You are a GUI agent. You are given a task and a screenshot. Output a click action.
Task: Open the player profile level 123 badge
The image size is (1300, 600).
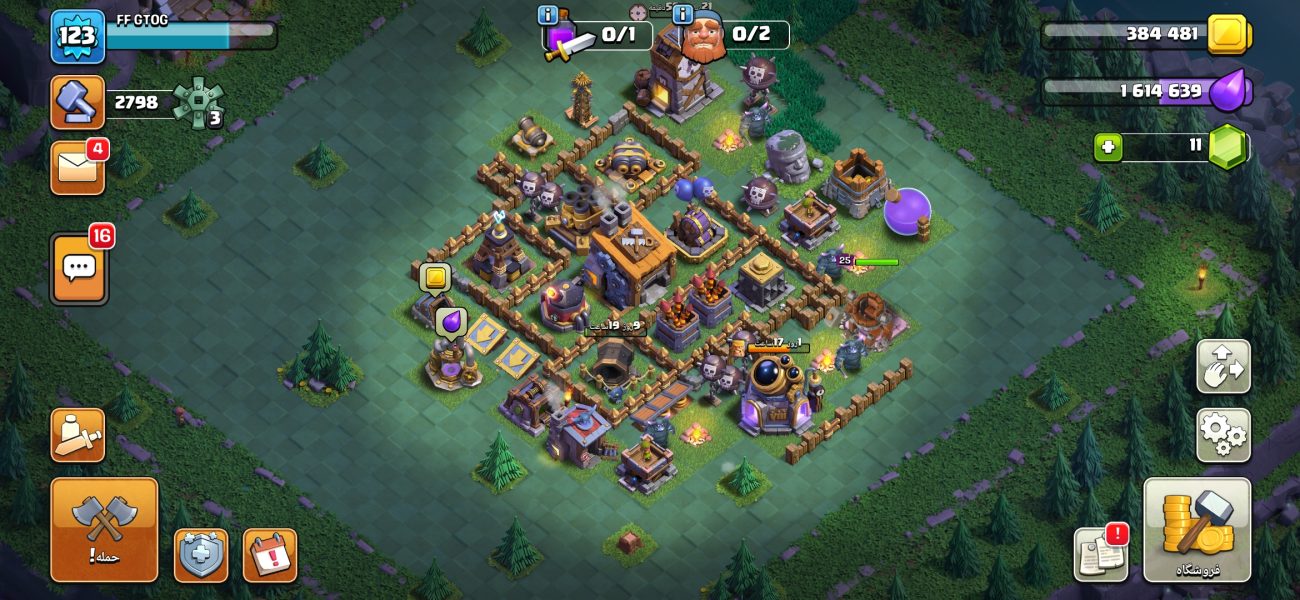(x=77, y=36)
